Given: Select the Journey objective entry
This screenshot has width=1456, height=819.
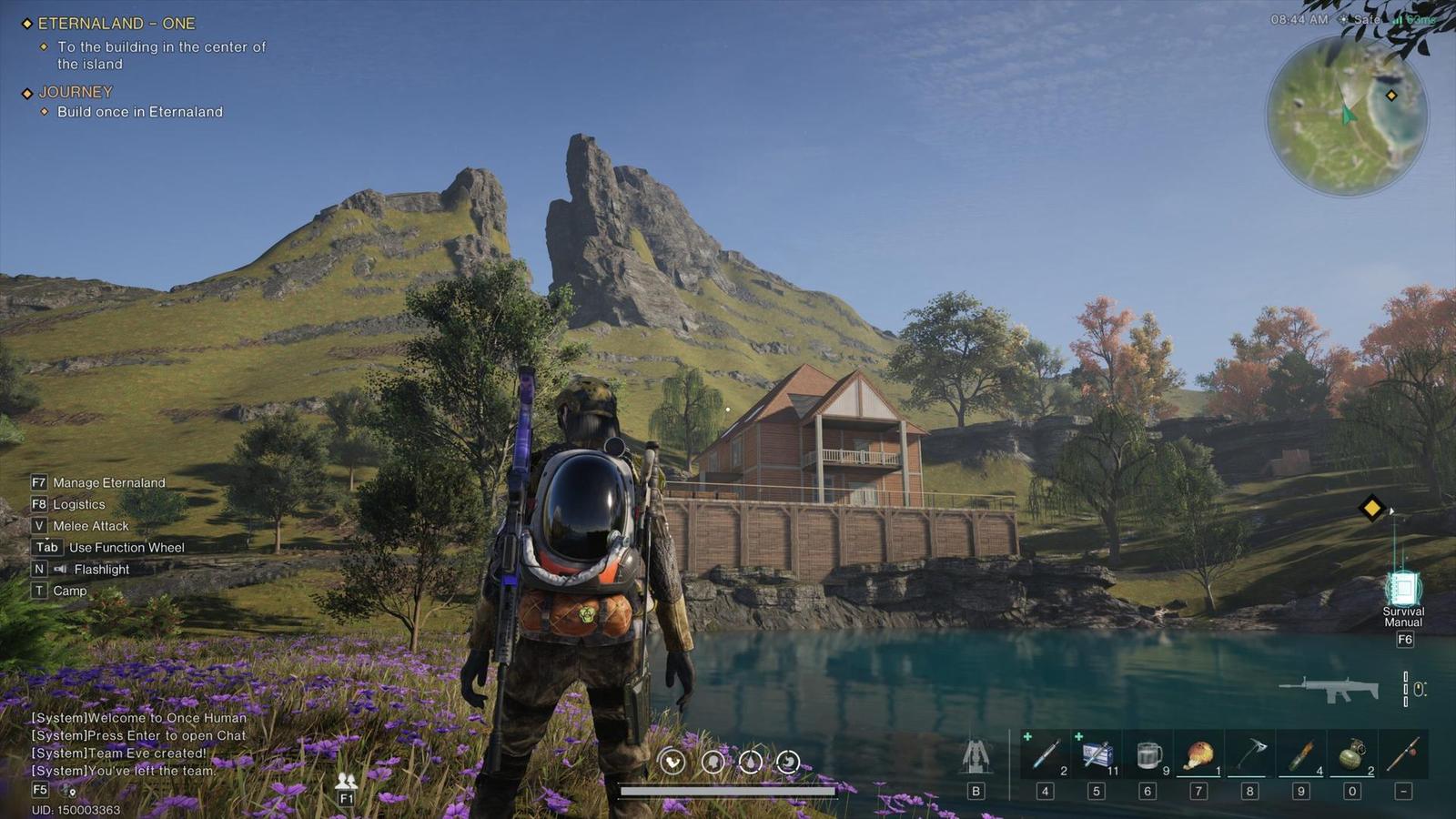Looking at the screenshot, I should [x=76, y=92].
